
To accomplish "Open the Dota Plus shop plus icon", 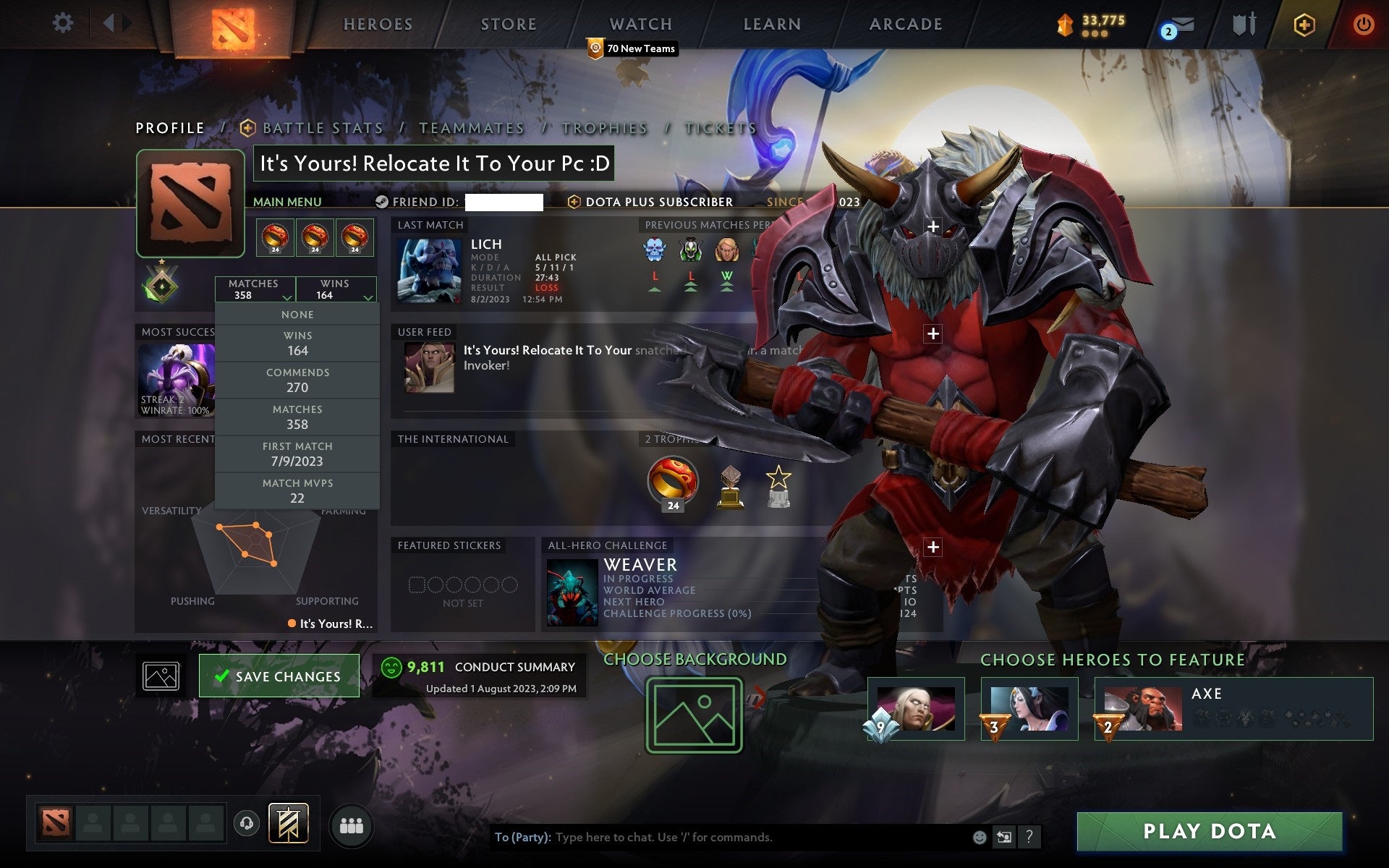I will click(x=1302, y=23).
